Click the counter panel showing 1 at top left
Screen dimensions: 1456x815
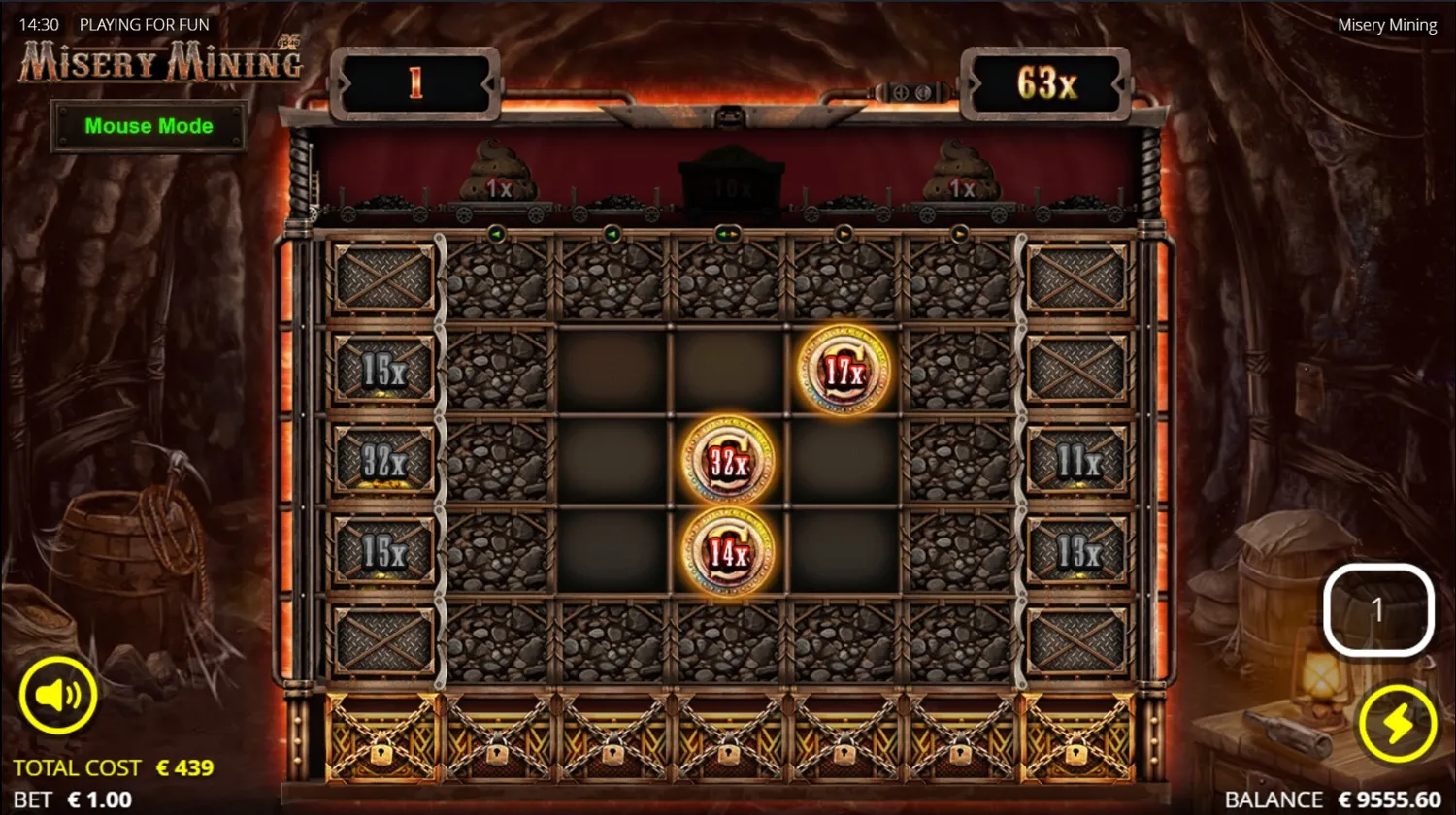[415, 84]
